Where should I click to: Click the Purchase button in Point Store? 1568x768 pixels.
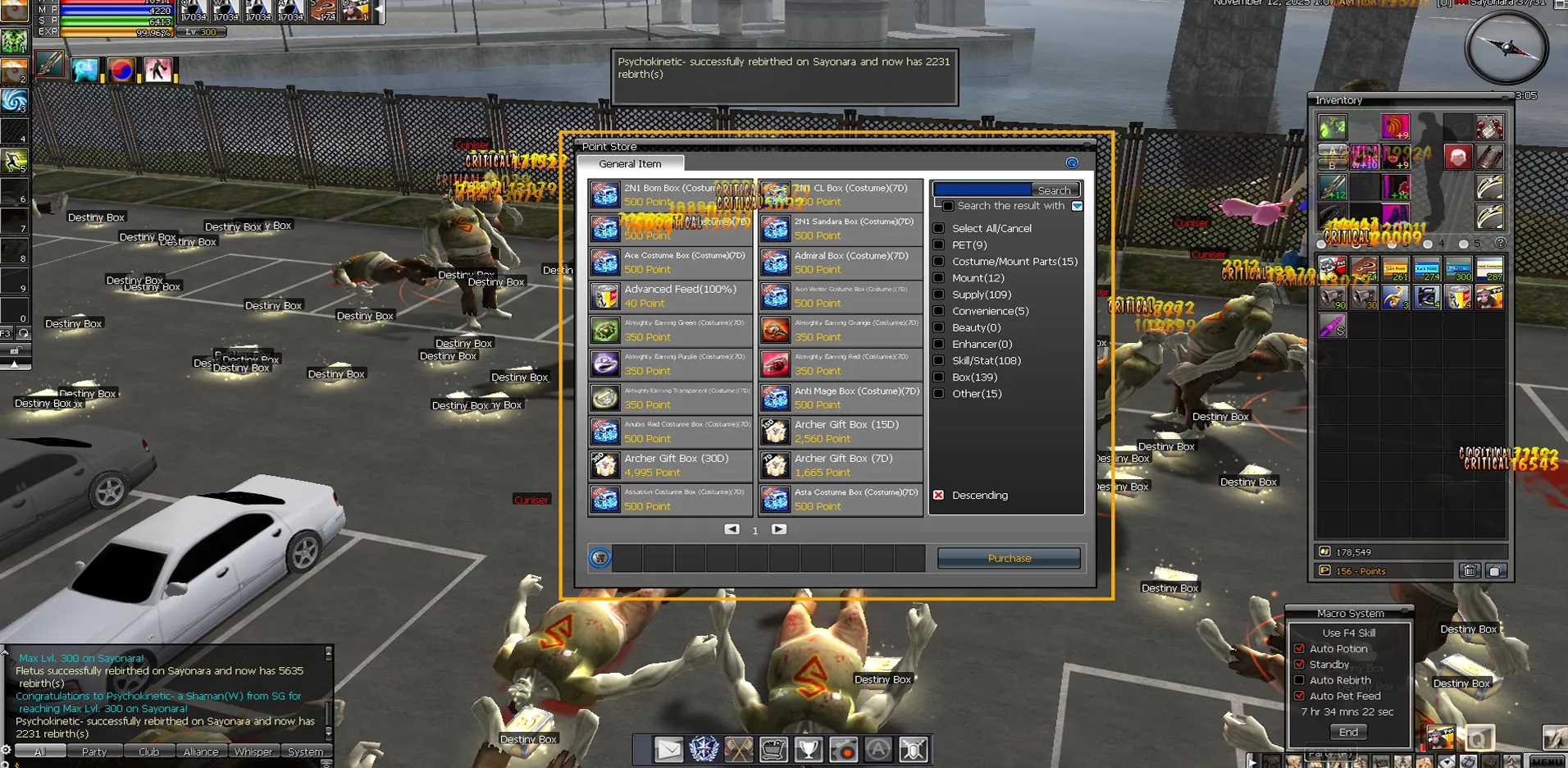(x=1009, y=559)
